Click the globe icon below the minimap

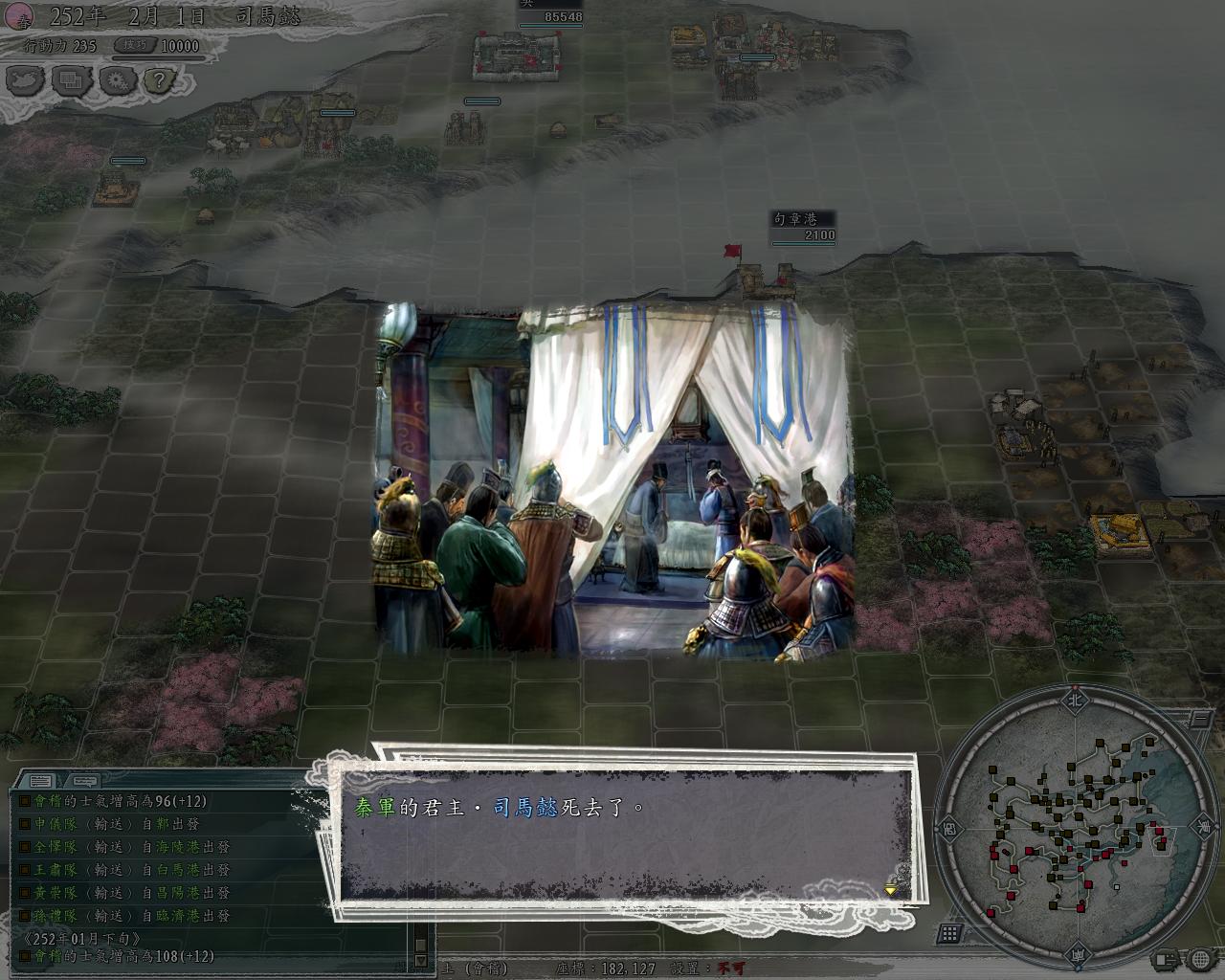click(x=1200, y=958)
